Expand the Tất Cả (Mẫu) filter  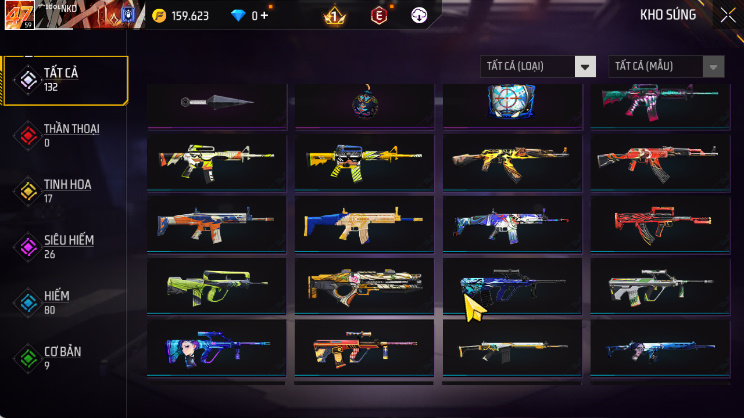666,66
